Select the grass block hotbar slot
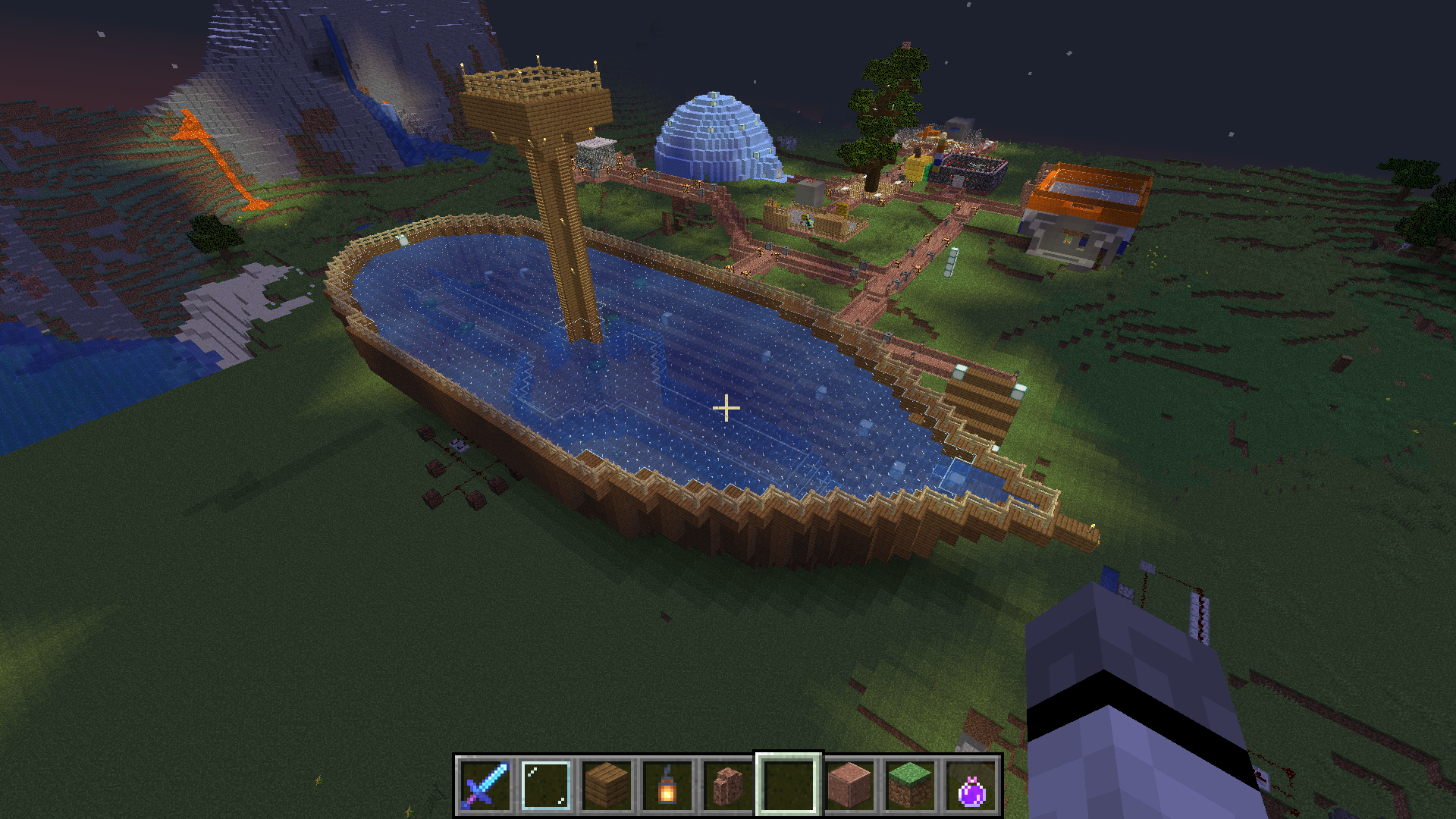The height and width of the screenshot is (819, 1456). tap(910, 786)
